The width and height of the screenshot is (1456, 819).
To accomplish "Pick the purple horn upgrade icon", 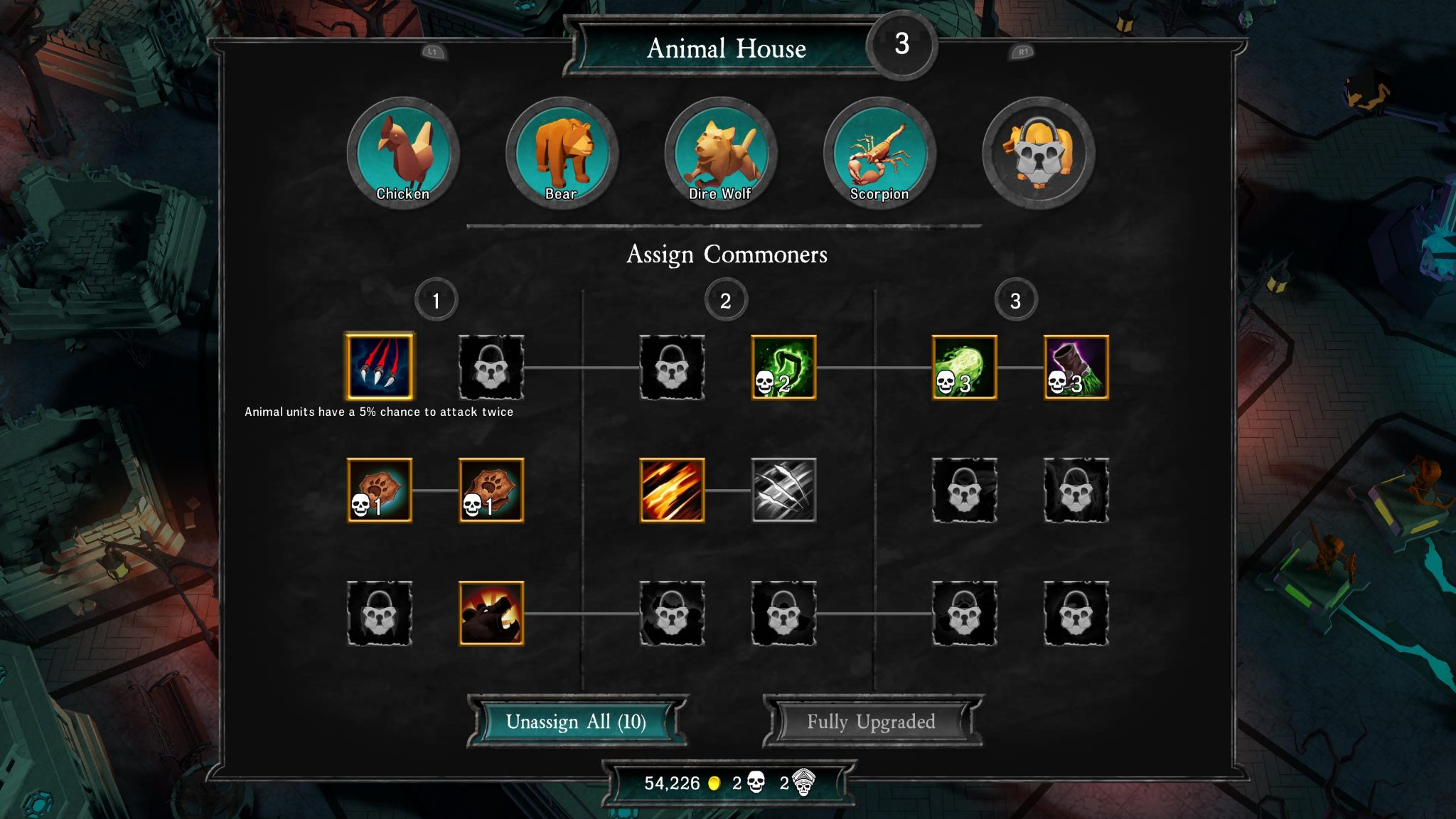I will (1076, 367).
